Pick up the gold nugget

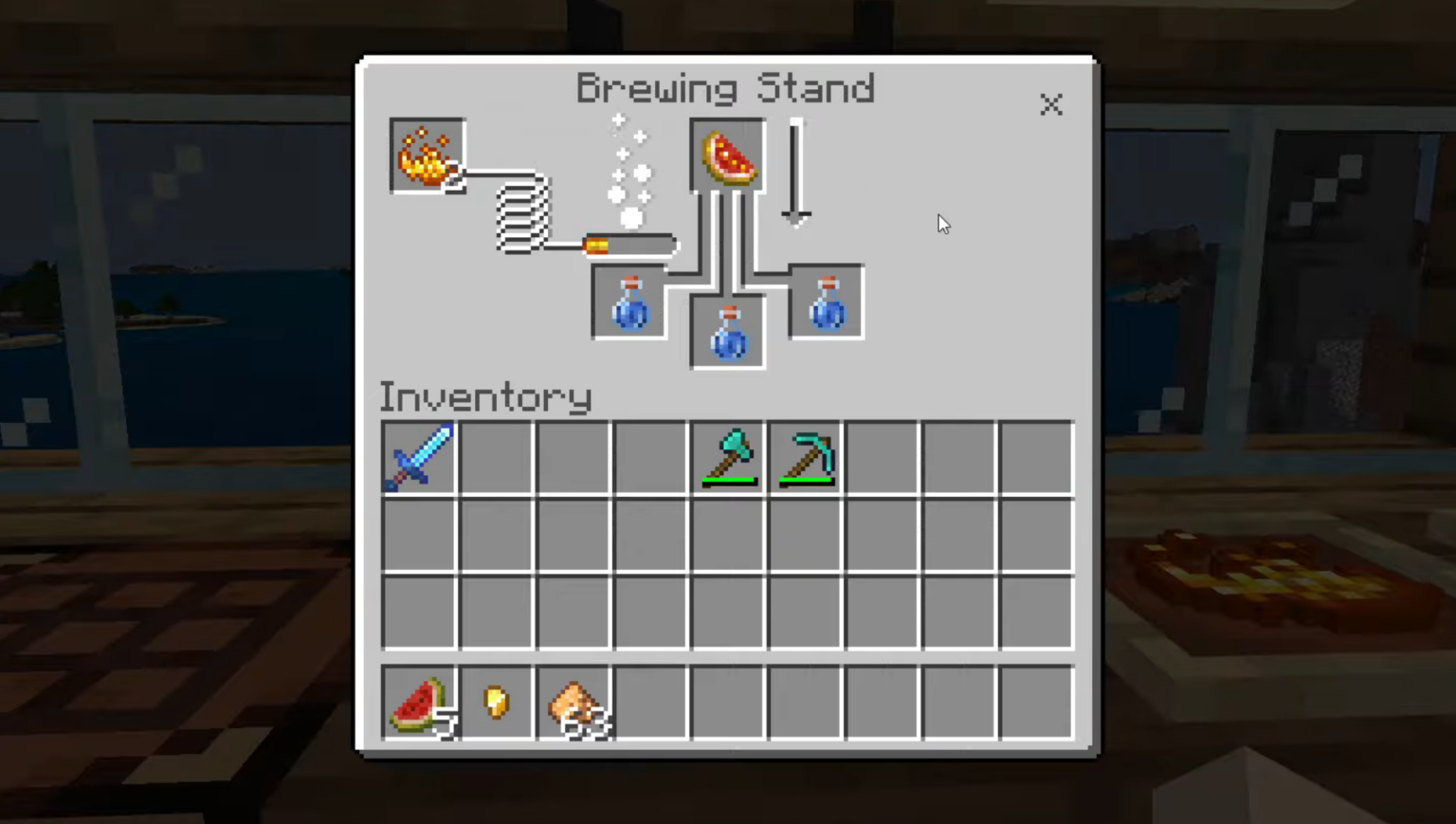pos(497,702)
